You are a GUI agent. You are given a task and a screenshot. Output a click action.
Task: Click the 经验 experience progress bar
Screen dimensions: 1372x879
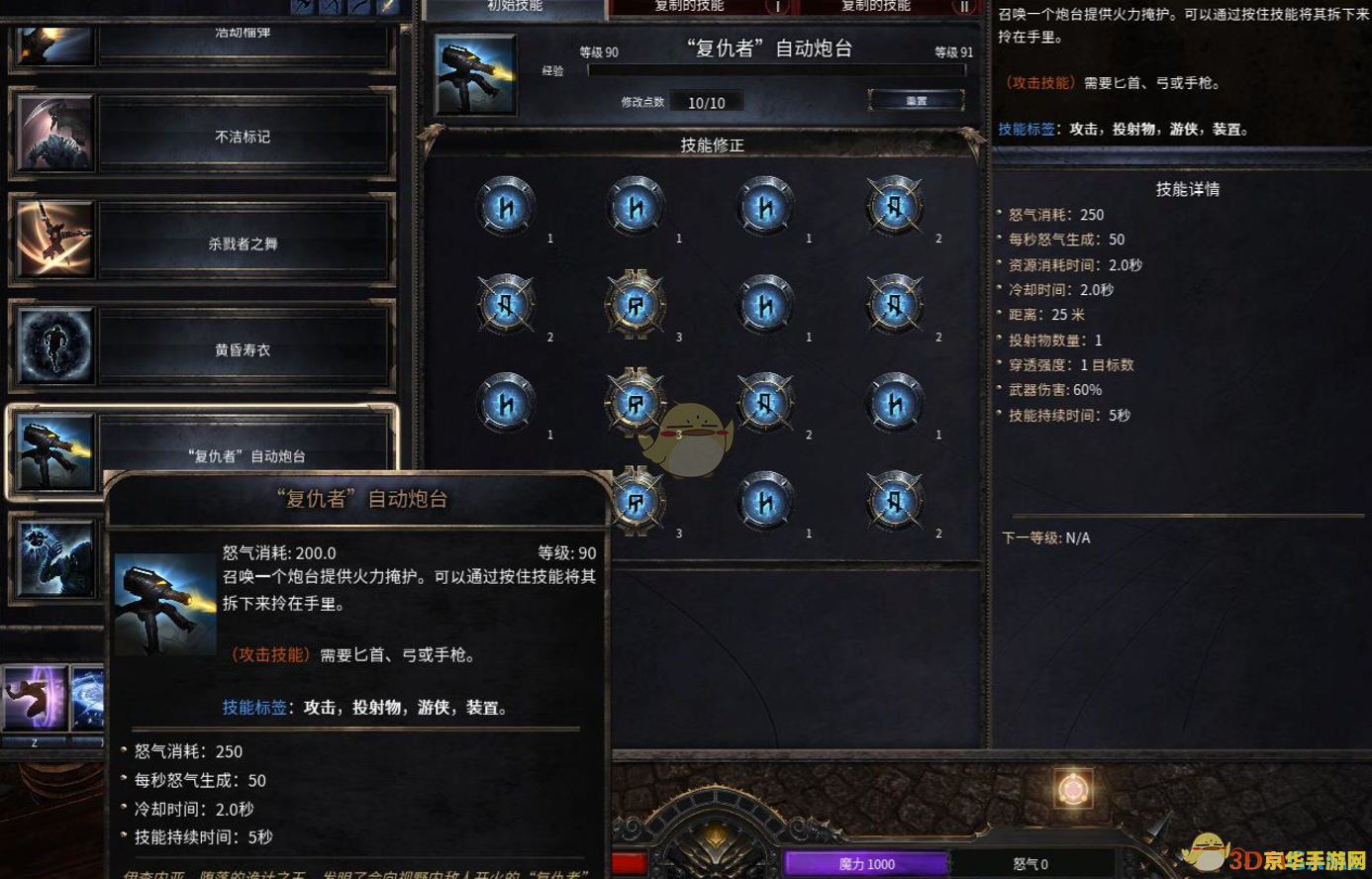click(777, 69)
